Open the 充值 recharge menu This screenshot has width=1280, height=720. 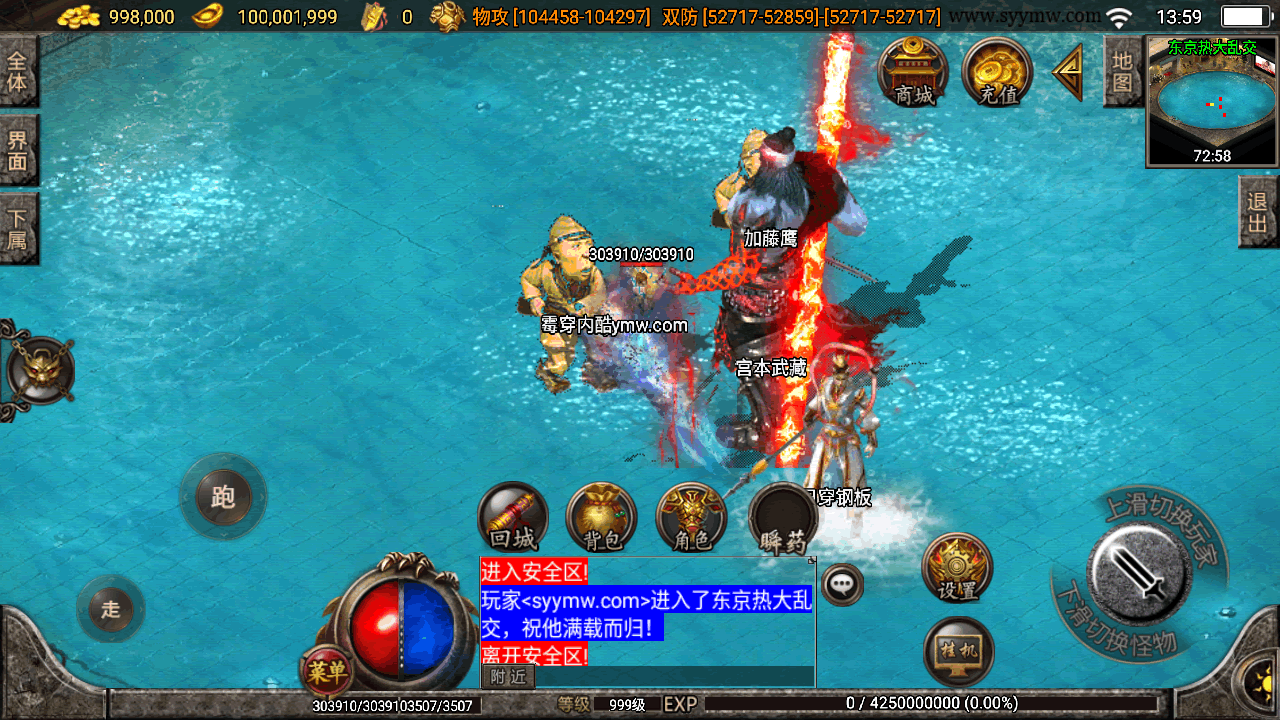point(997,70)
